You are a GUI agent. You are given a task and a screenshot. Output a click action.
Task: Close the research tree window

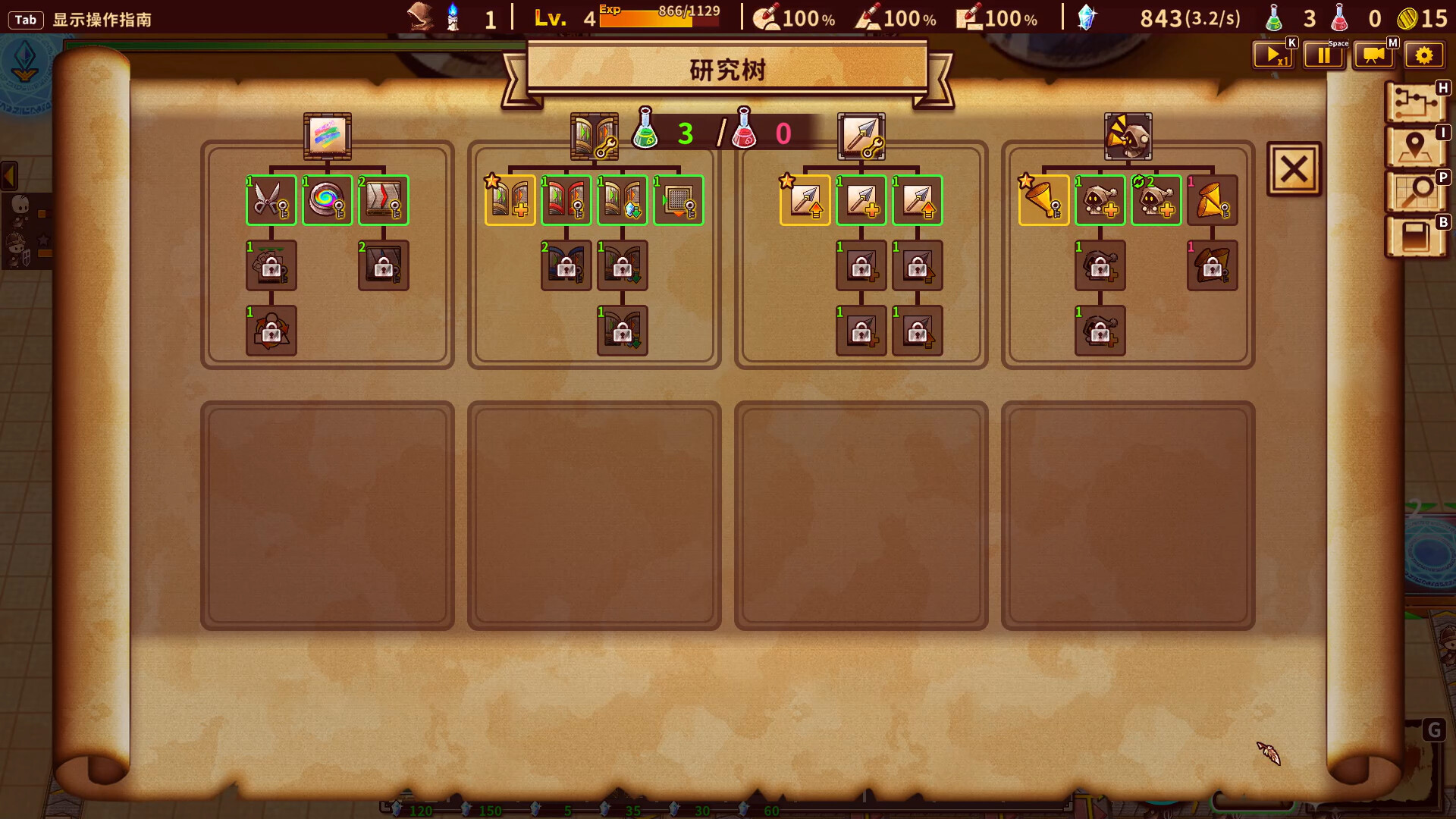coord(1294,168)
